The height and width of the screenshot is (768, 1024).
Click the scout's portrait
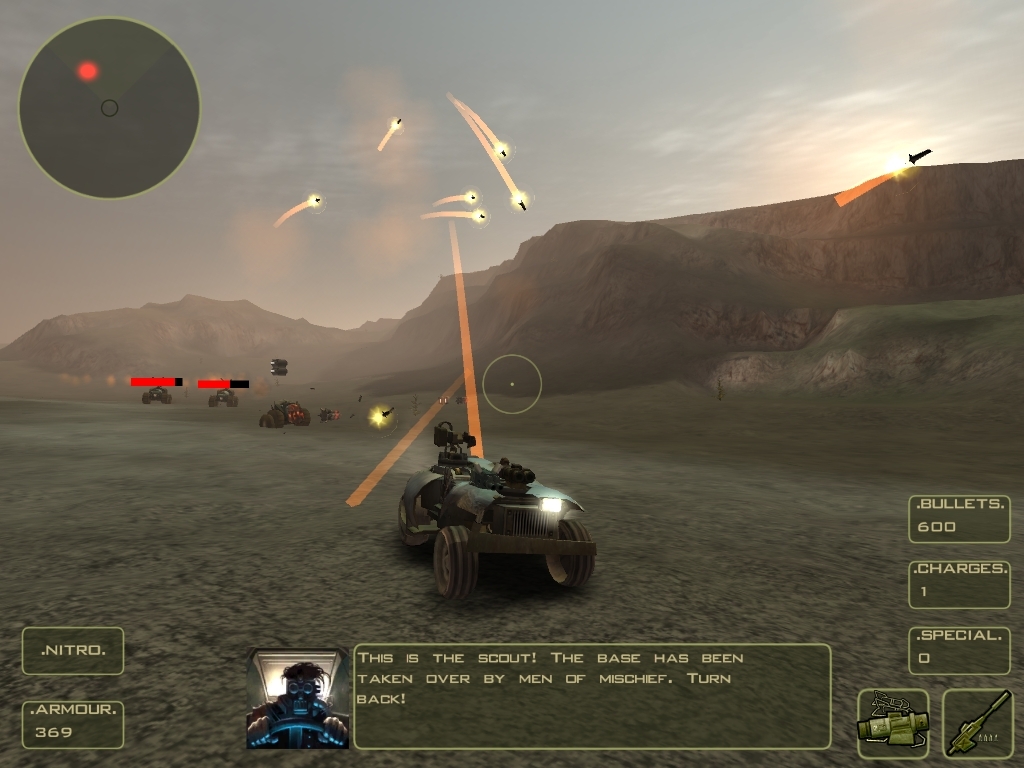point(298,698)
